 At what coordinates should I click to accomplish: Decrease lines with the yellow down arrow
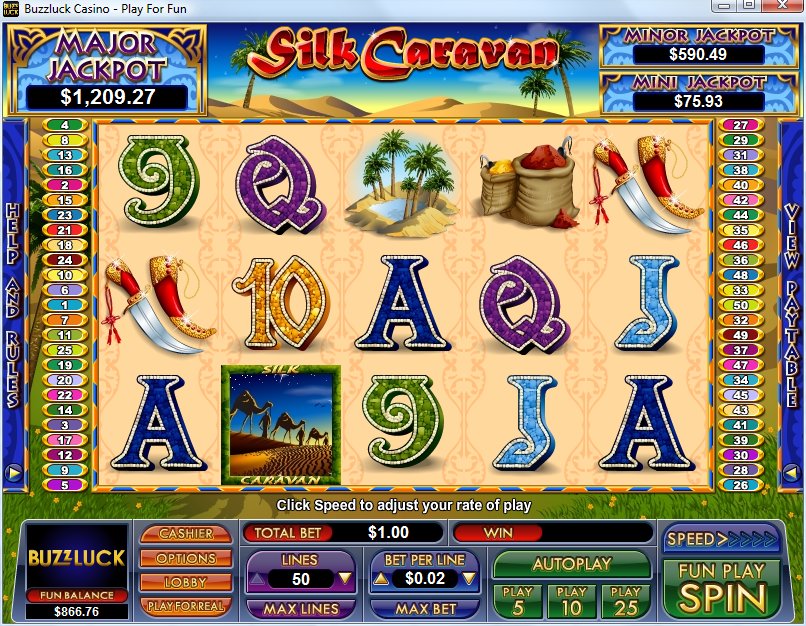[x=344, y=579]
